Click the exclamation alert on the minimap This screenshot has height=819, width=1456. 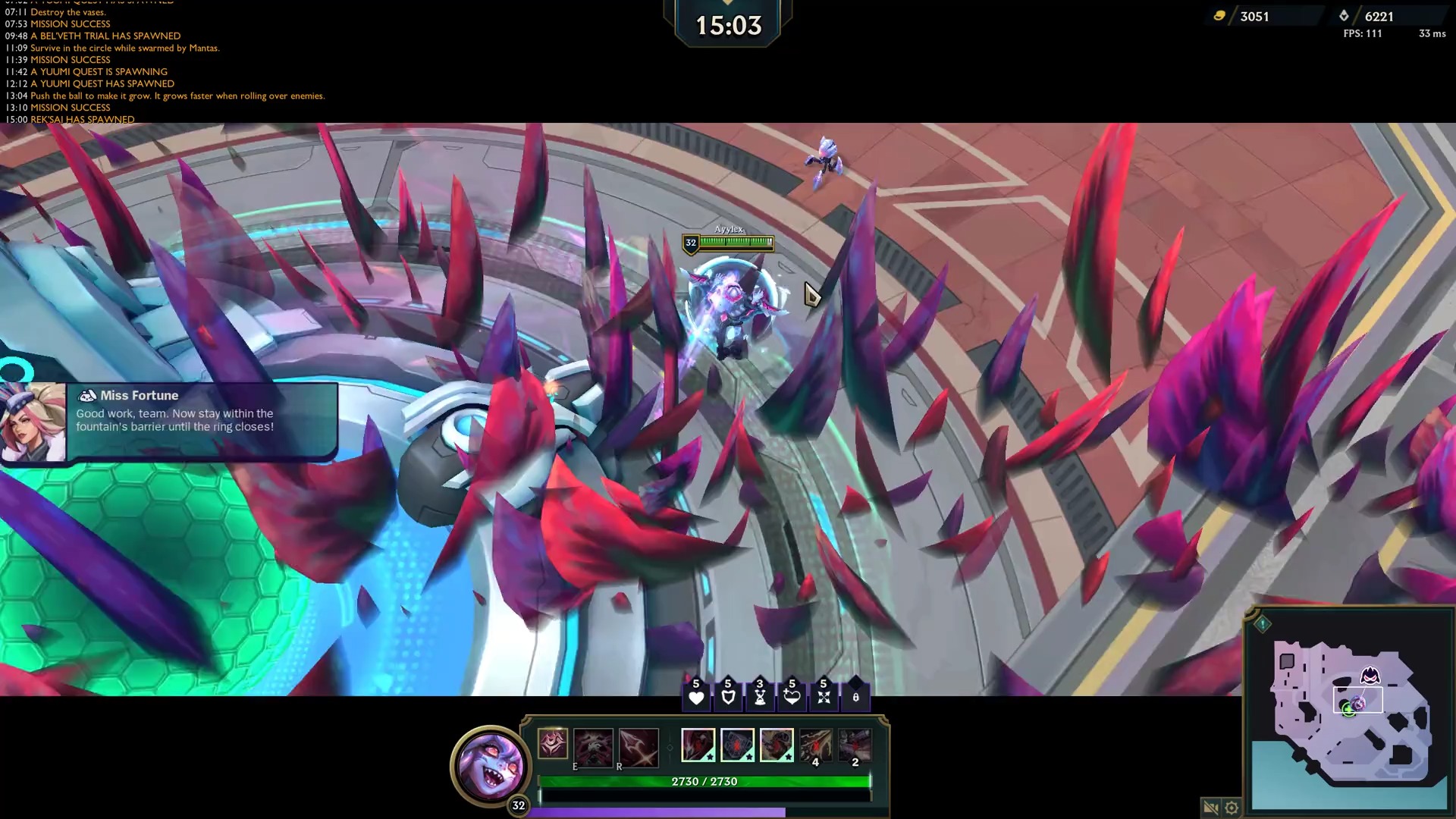coord(1261,626)
